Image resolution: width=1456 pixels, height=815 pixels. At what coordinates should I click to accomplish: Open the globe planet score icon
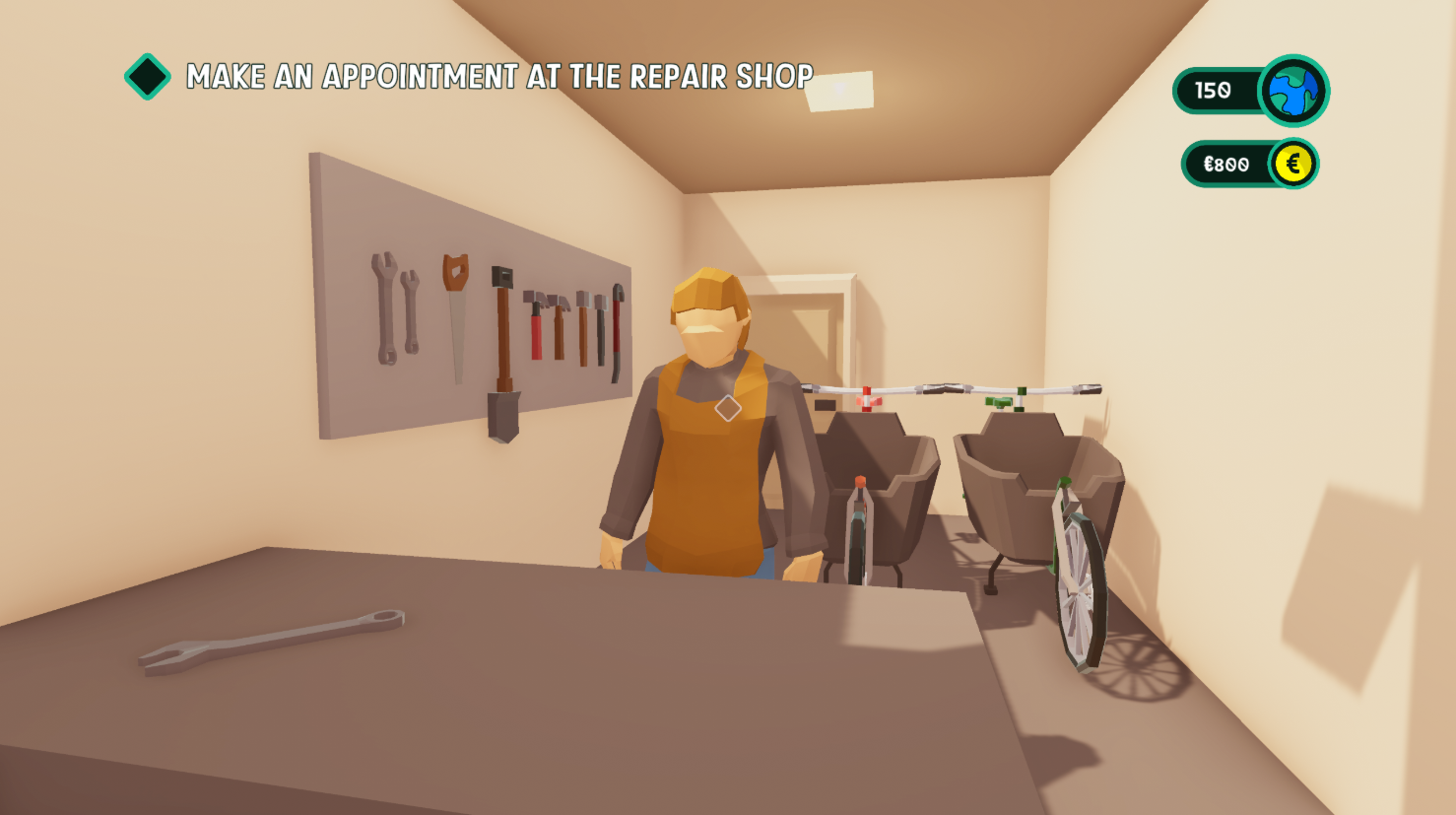click(1293, 92)
